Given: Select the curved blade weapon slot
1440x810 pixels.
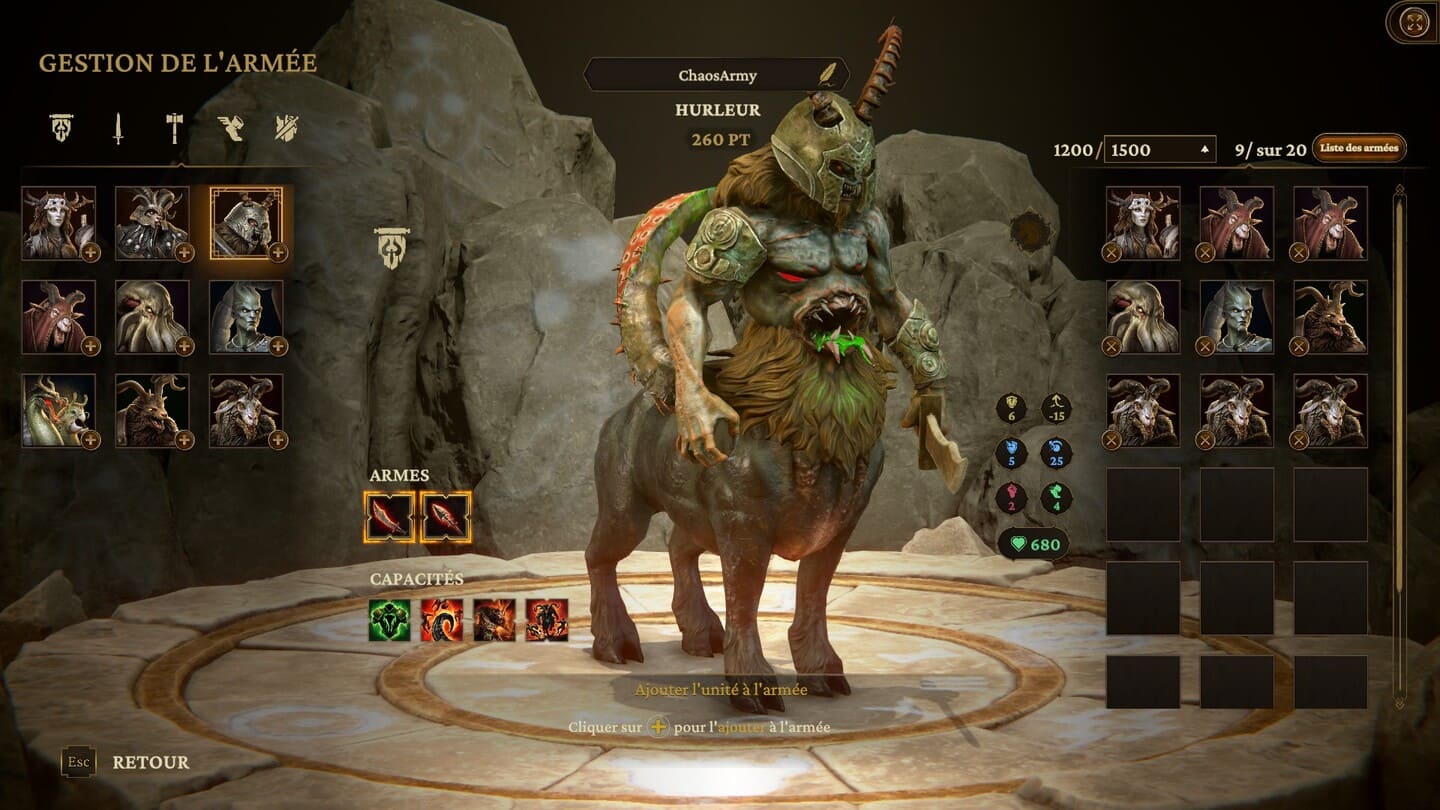Looking at the screenshot, I should click(389, 517).
